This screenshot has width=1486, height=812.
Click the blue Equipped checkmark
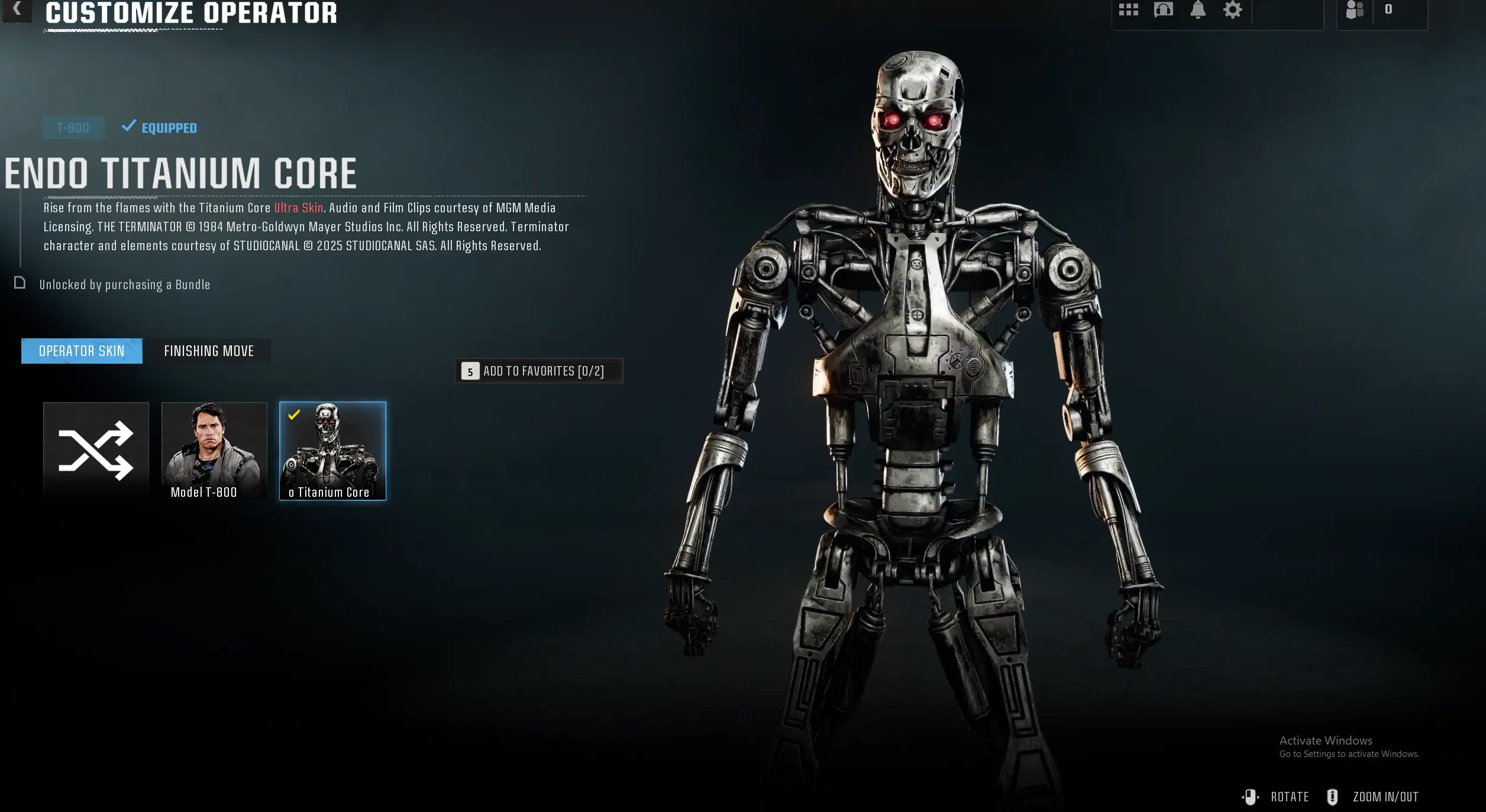[128, 127]
